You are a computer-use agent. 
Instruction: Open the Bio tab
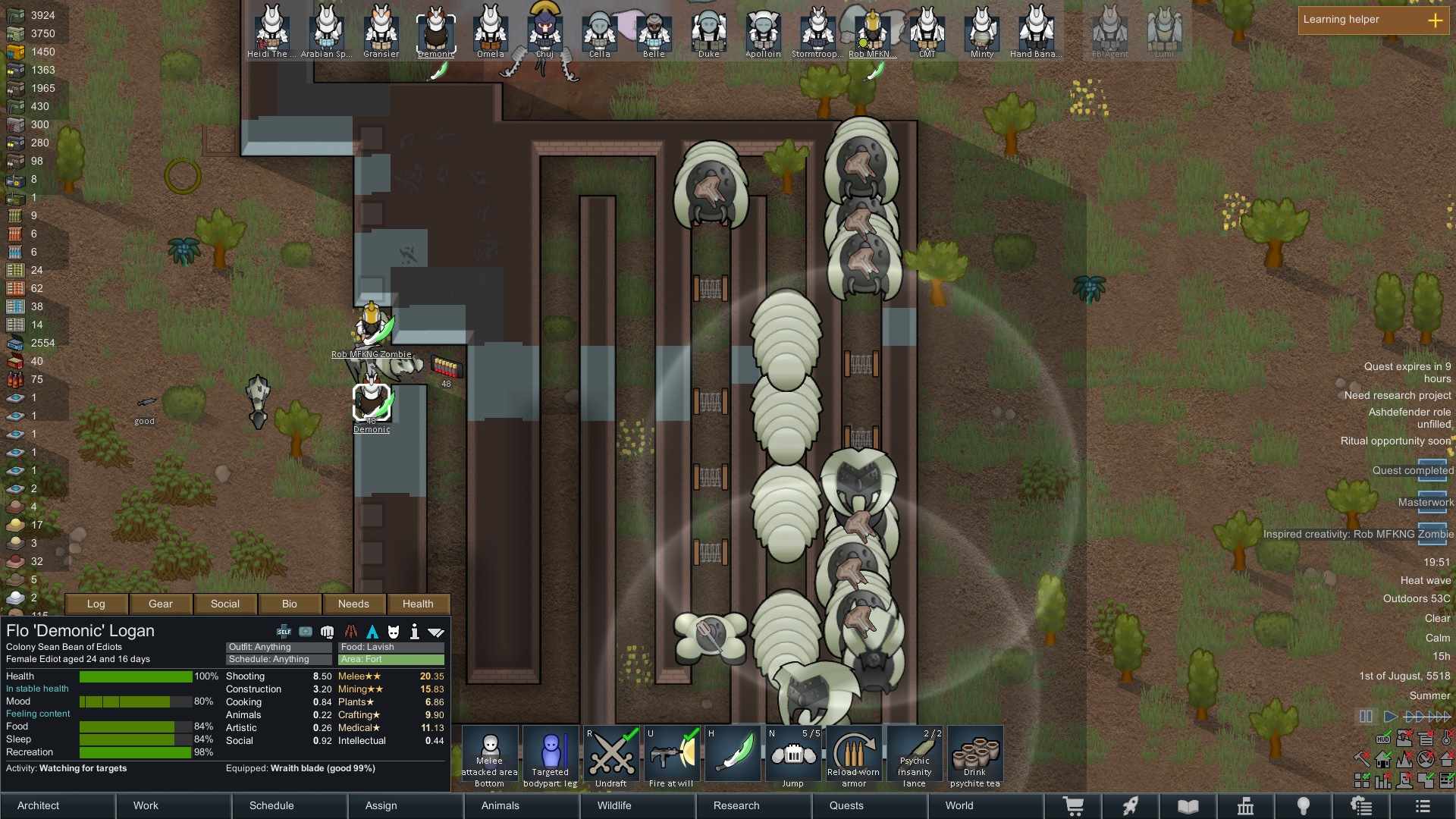pyautogui.click(x=290, y=604)
